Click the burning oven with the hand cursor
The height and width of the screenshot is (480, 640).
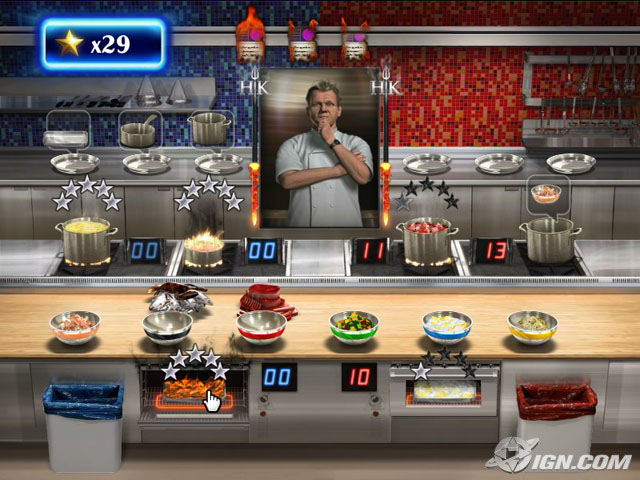click(x=194, y=389)
